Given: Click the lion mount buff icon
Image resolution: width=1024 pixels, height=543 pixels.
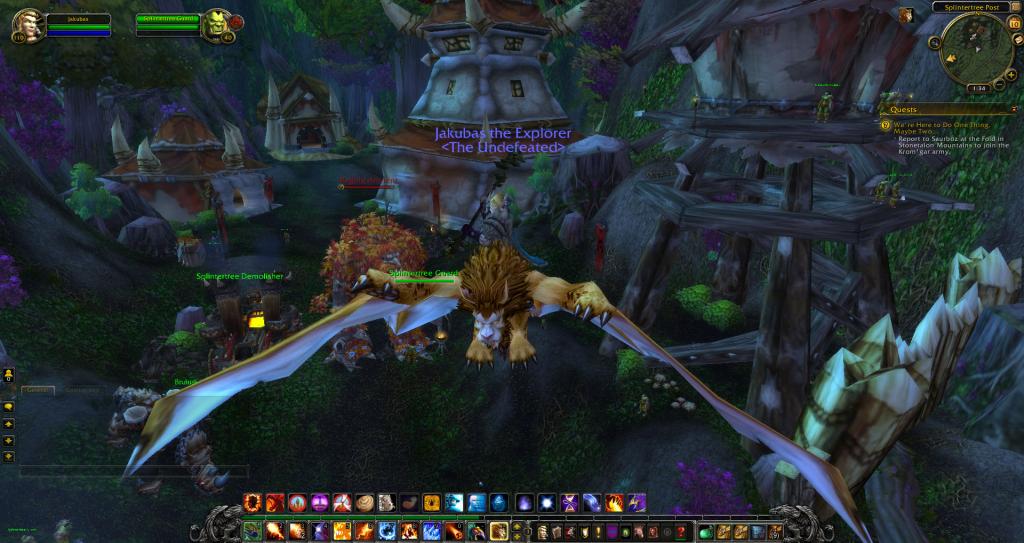Looking at the screenshot, I should (904, 15).
